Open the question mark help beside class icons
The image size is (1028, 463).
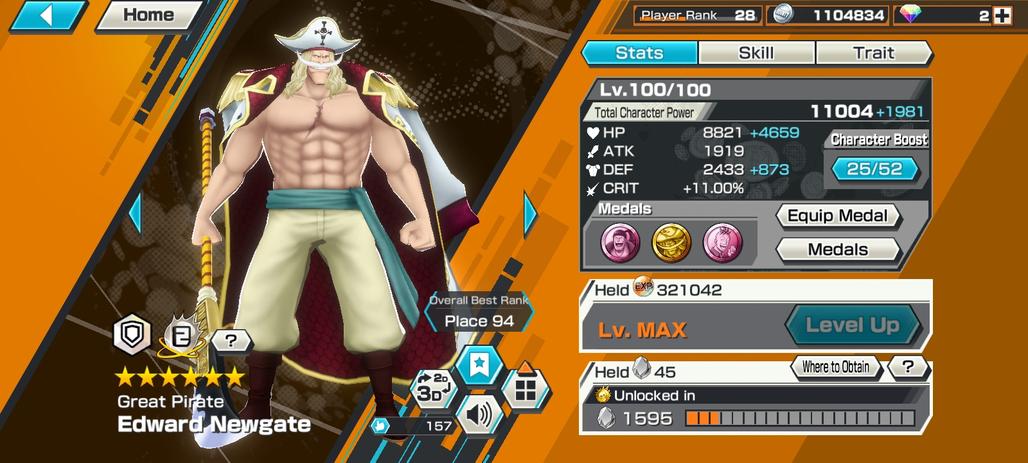tap(231, 340)
